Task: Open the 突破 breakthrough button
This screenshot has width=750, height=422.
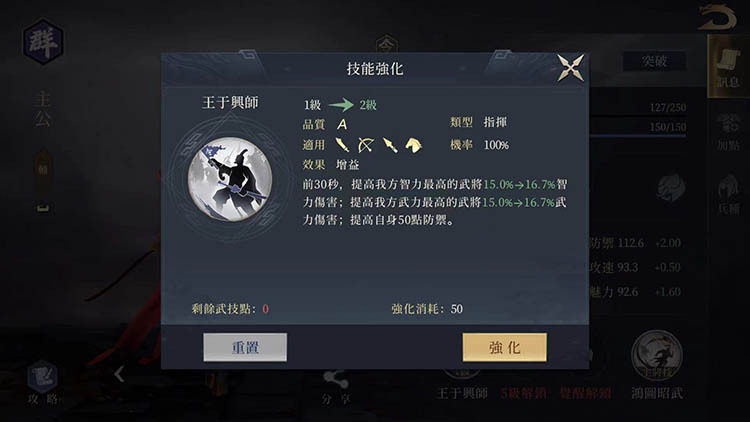Action: 647,61
